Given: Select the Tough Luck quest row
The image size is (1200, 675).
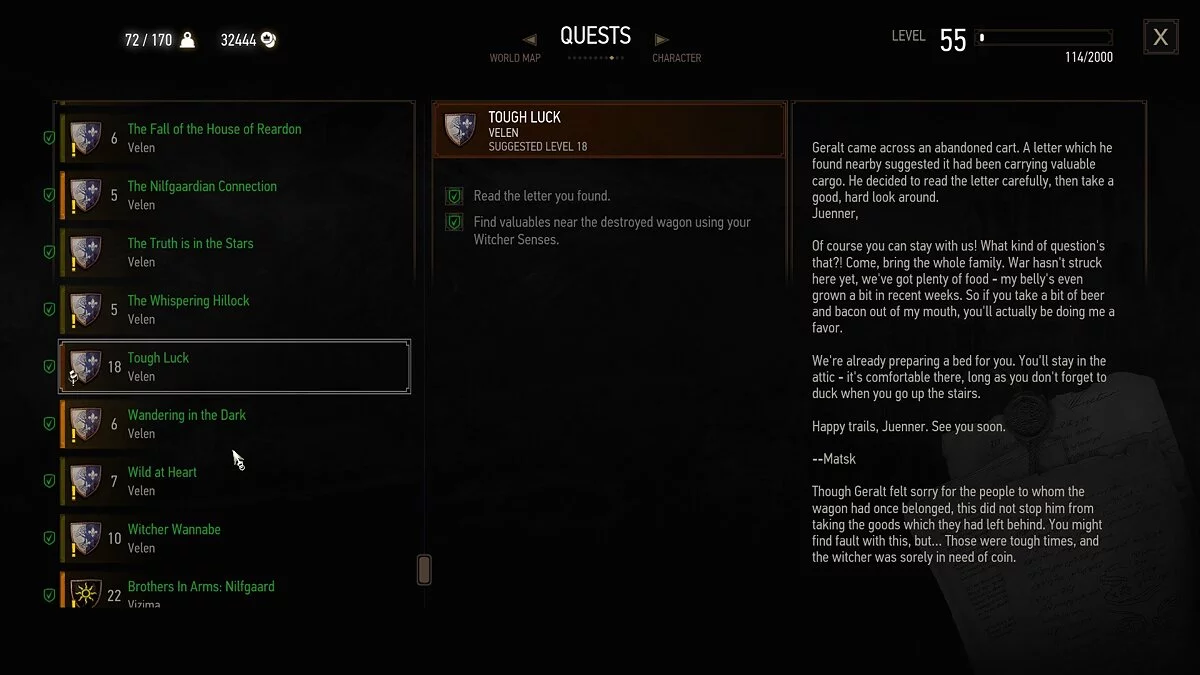Looking at the screenshot, I should [x=234, y=366].
